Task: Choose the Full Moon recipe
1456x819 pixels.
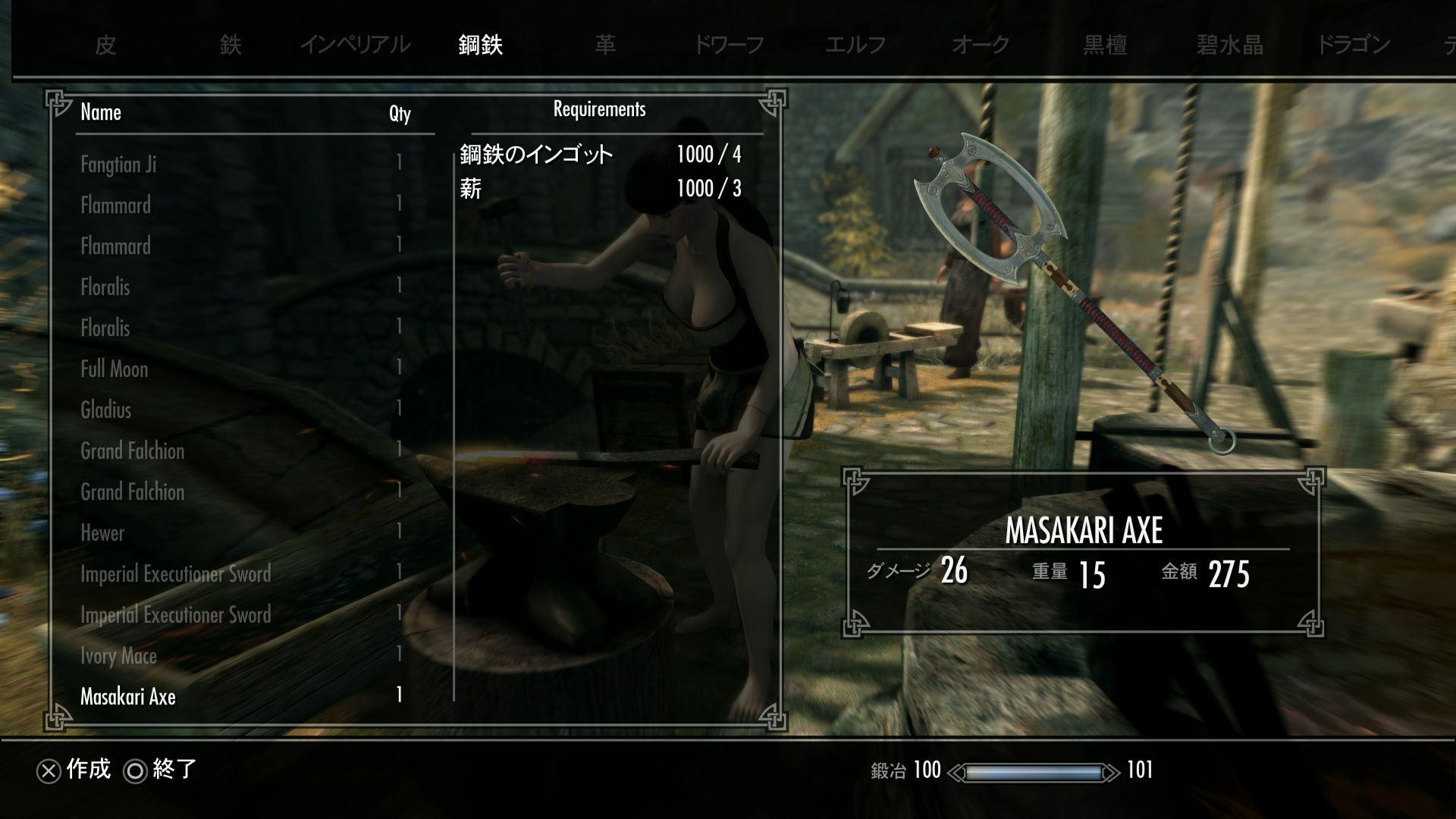Action: 115,369
